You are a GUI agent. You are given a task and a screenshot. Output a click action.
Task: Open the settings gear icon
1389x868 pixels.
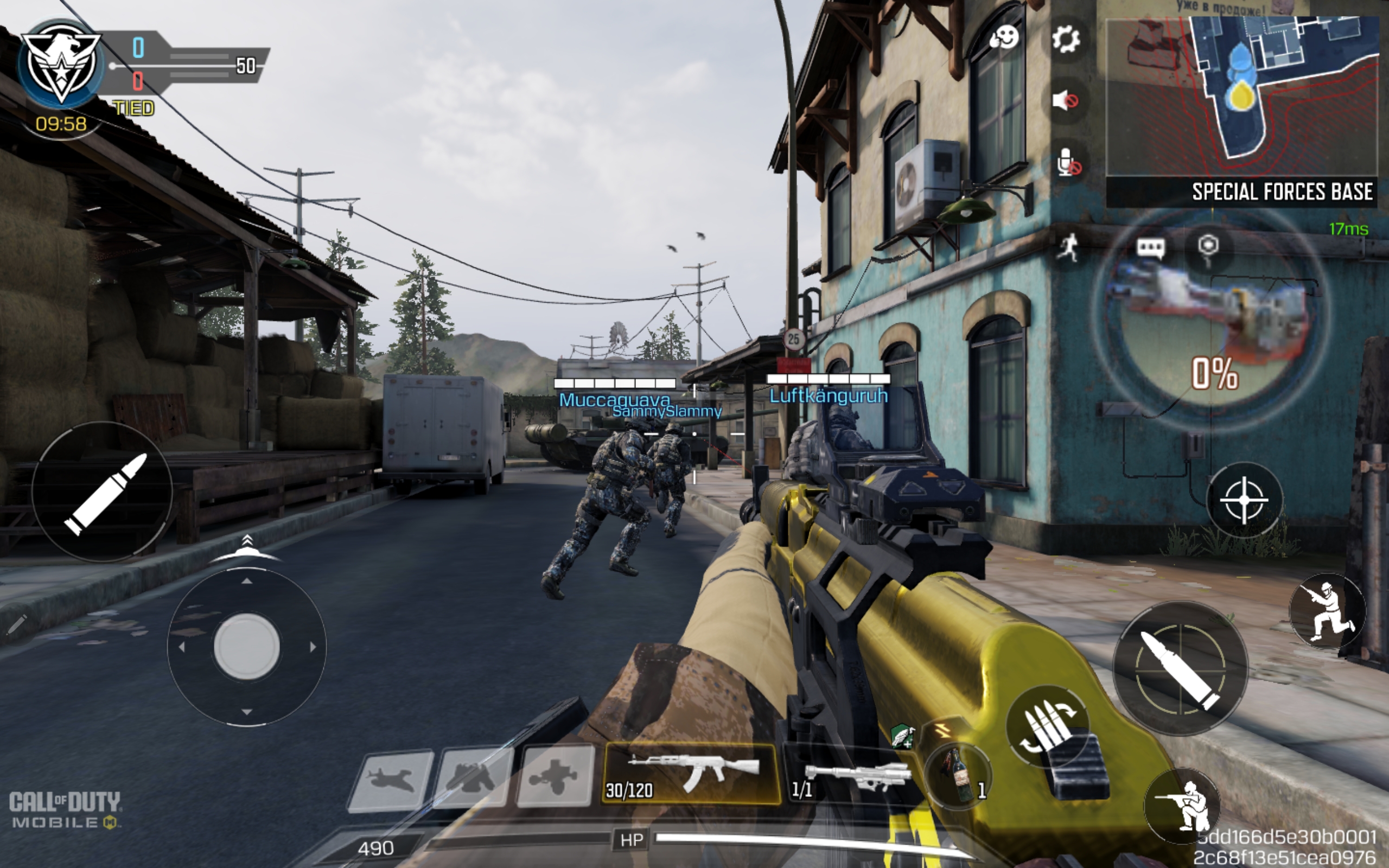point(1066,40)
